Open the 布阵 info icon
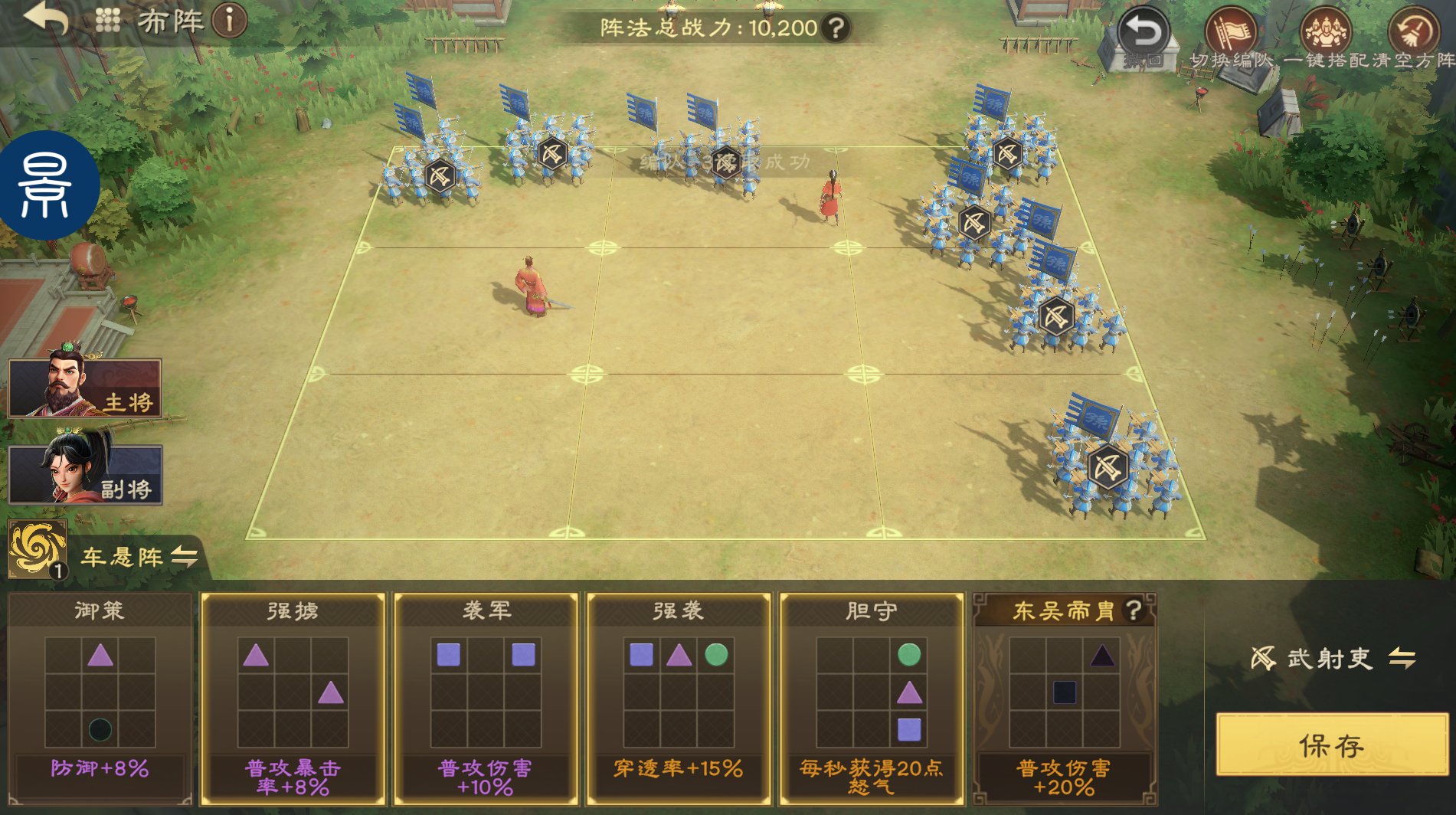 point(229,20)
